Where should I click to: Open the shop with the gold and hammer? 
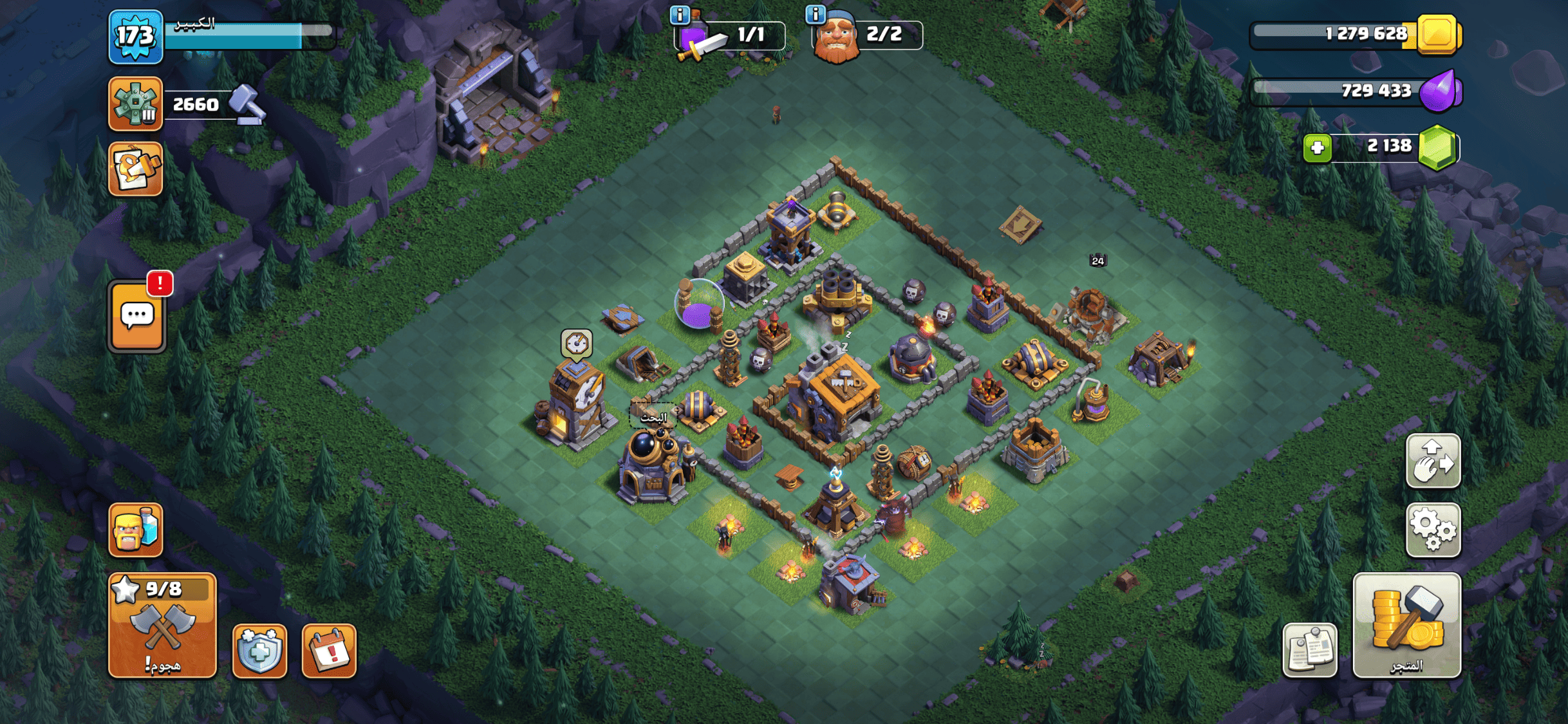[x=1406, y=625]
